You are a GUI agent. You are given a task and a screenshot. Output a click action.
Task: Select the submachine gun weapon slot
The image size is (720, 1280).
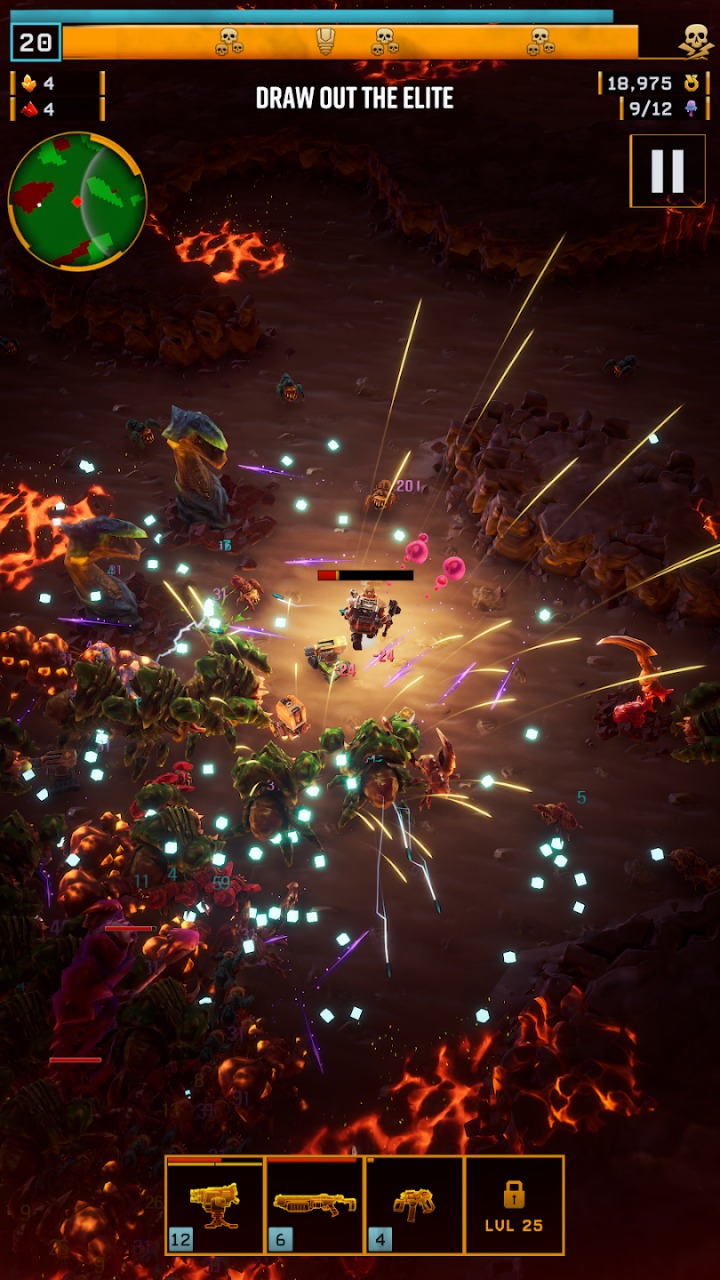(414, 1204)
